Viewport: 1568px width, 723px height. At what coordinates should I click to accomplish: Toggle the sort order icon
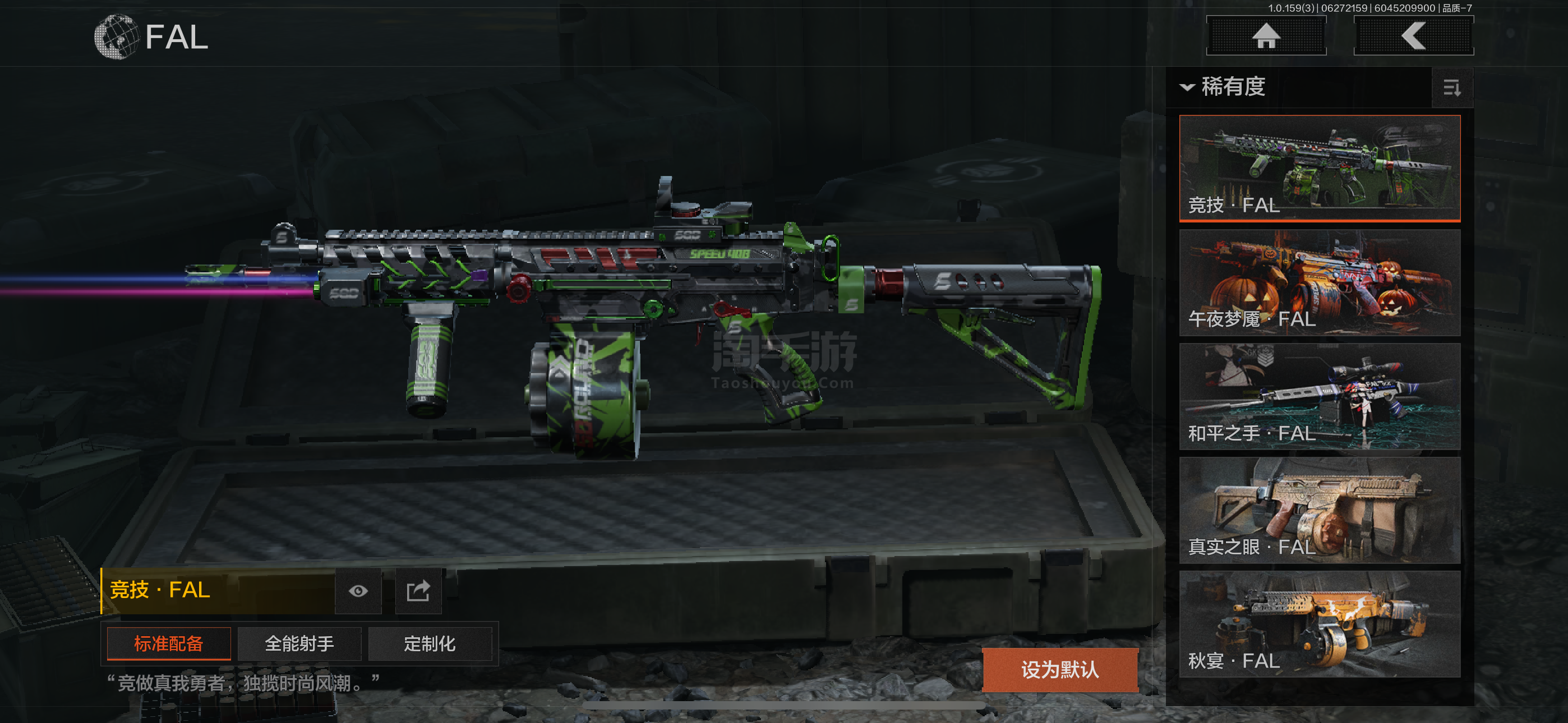(1452, 88)
